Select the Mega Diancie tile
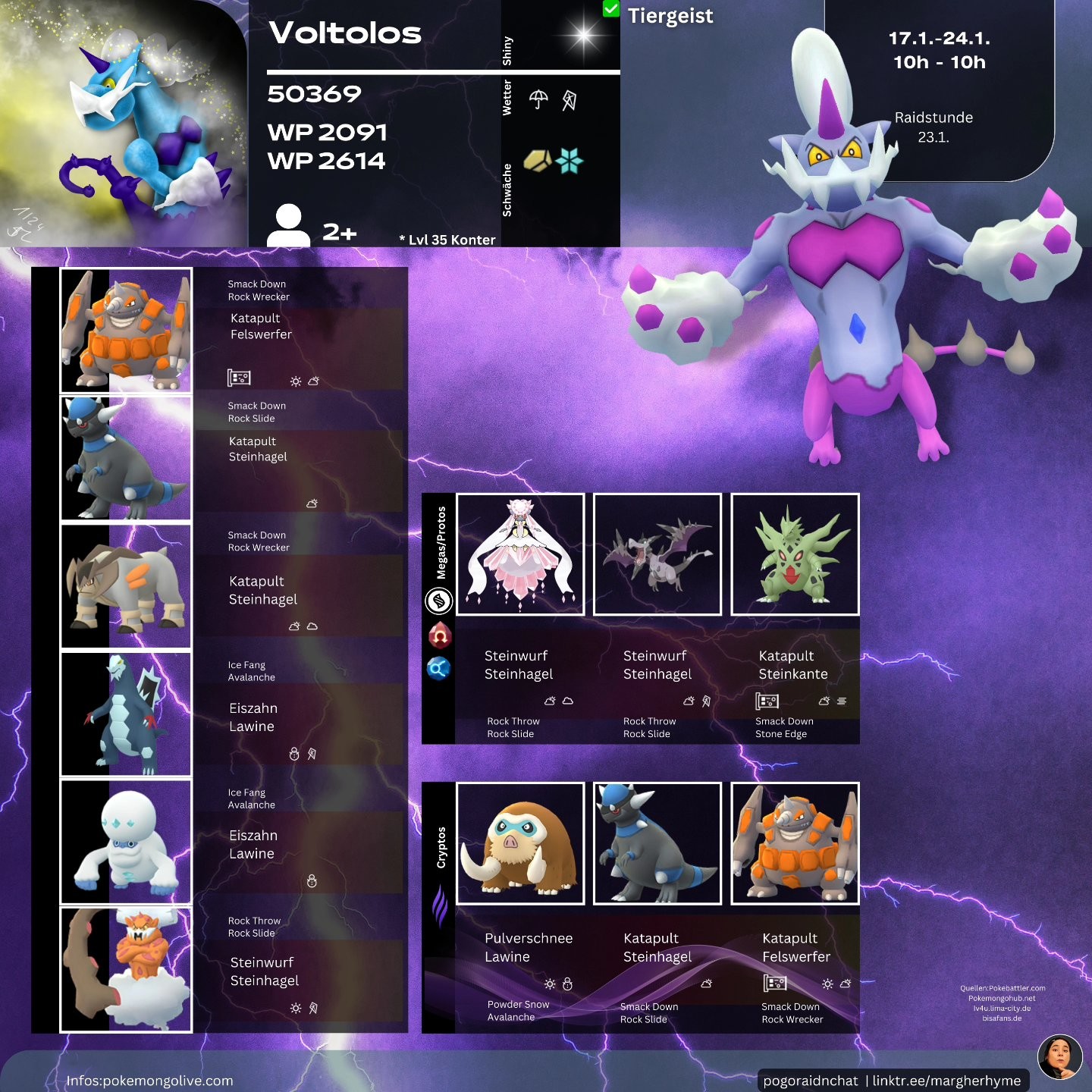This screenshot has width=1092, height=1092. pos(520,554)
